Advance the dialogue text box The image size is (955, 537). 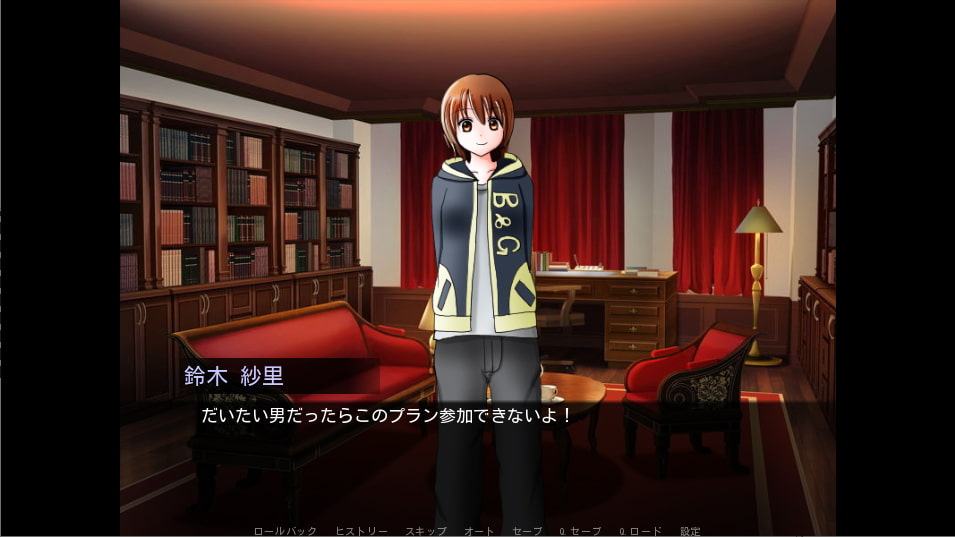(477, 450)
